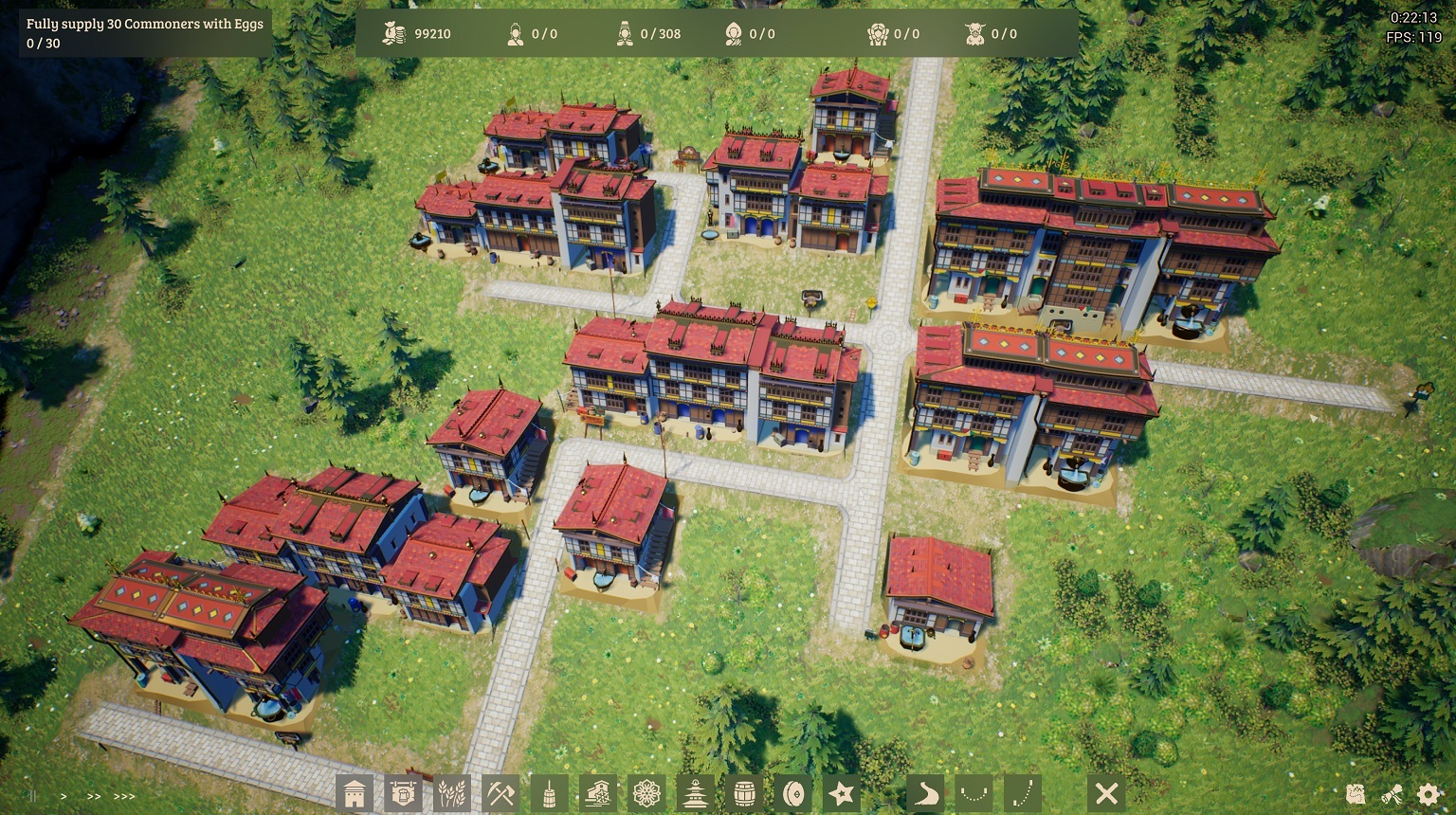Select the star special buildings tab

pyautogui.click(x=843, y=794)
